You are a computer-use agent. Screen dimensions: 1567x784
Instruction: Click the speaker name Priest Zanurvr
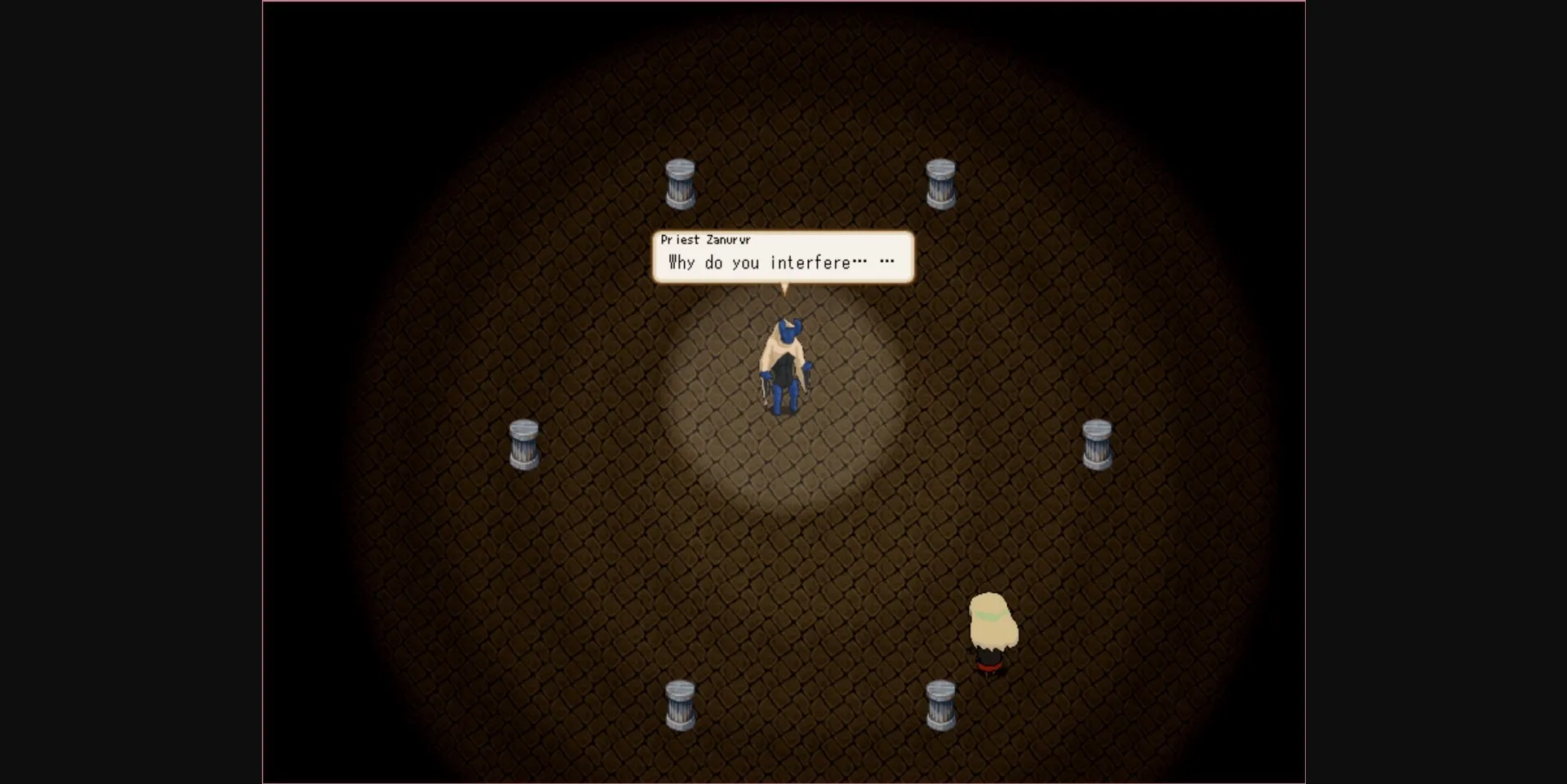(705, 240)
